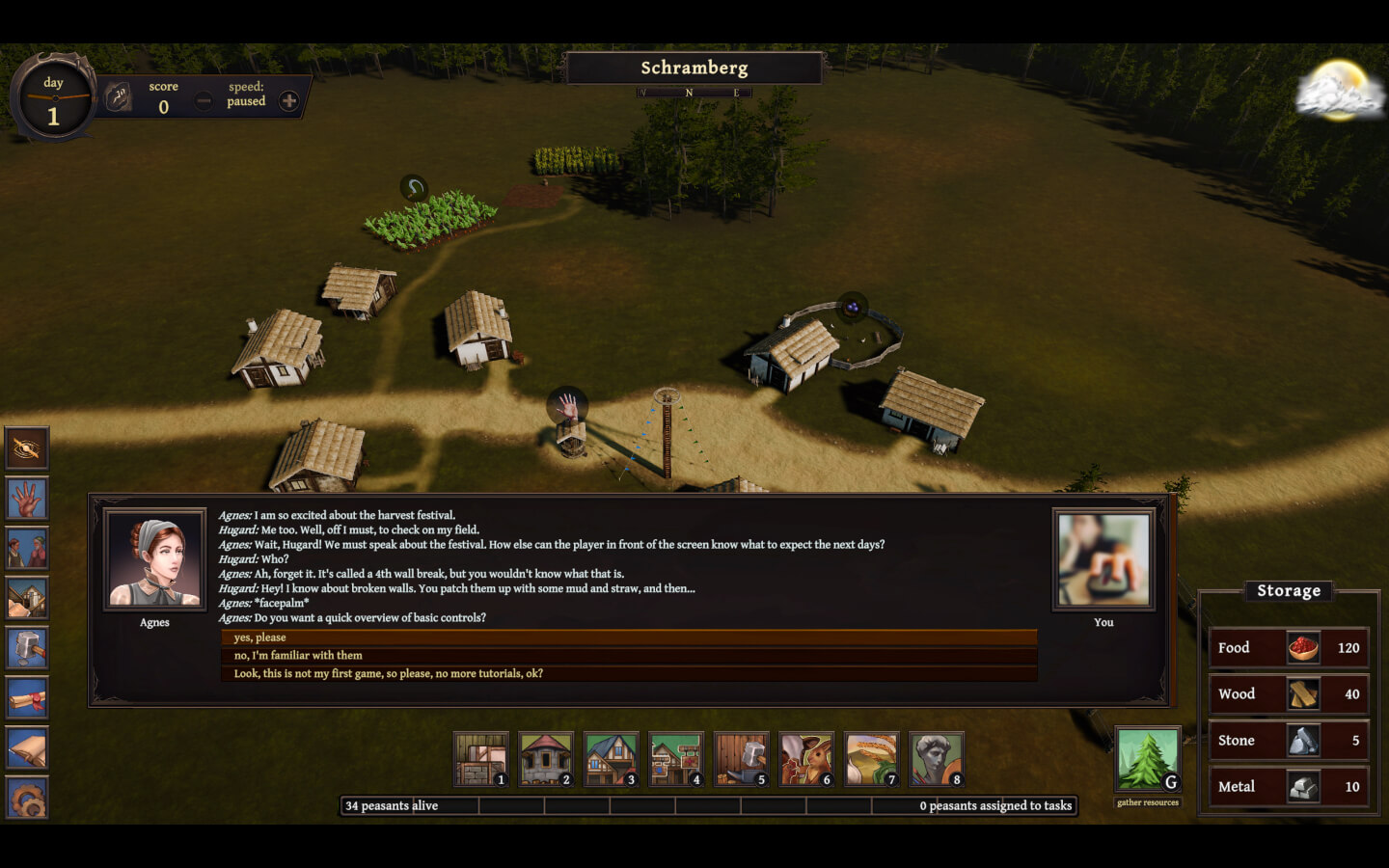
Task: Increase game speed with the plus button
Action: coord(288,100)
